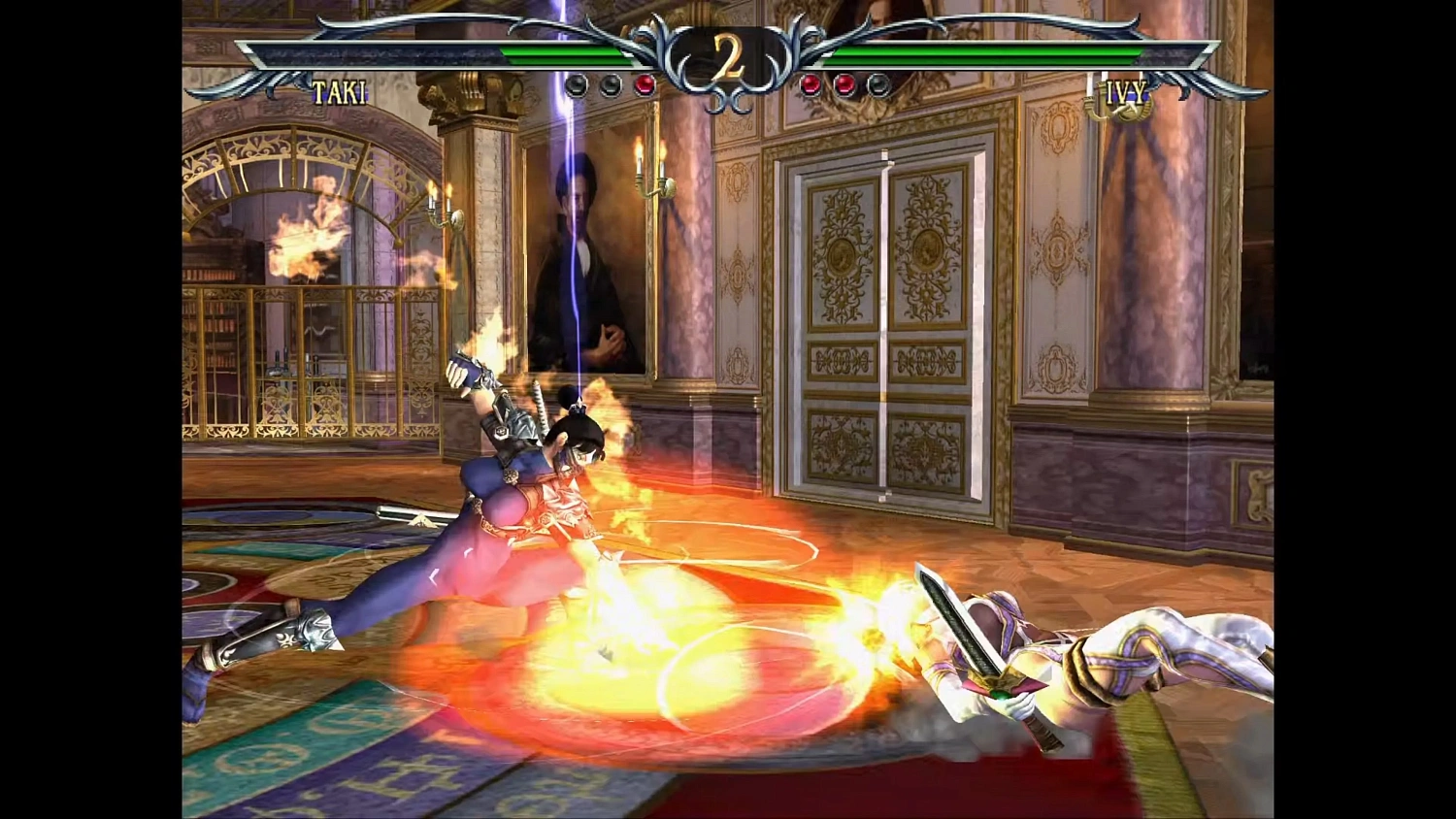The width and height of the screenshot is (1456, 819).
Task: Click the lightning bolt striking Taki
Action: [577, 243]
